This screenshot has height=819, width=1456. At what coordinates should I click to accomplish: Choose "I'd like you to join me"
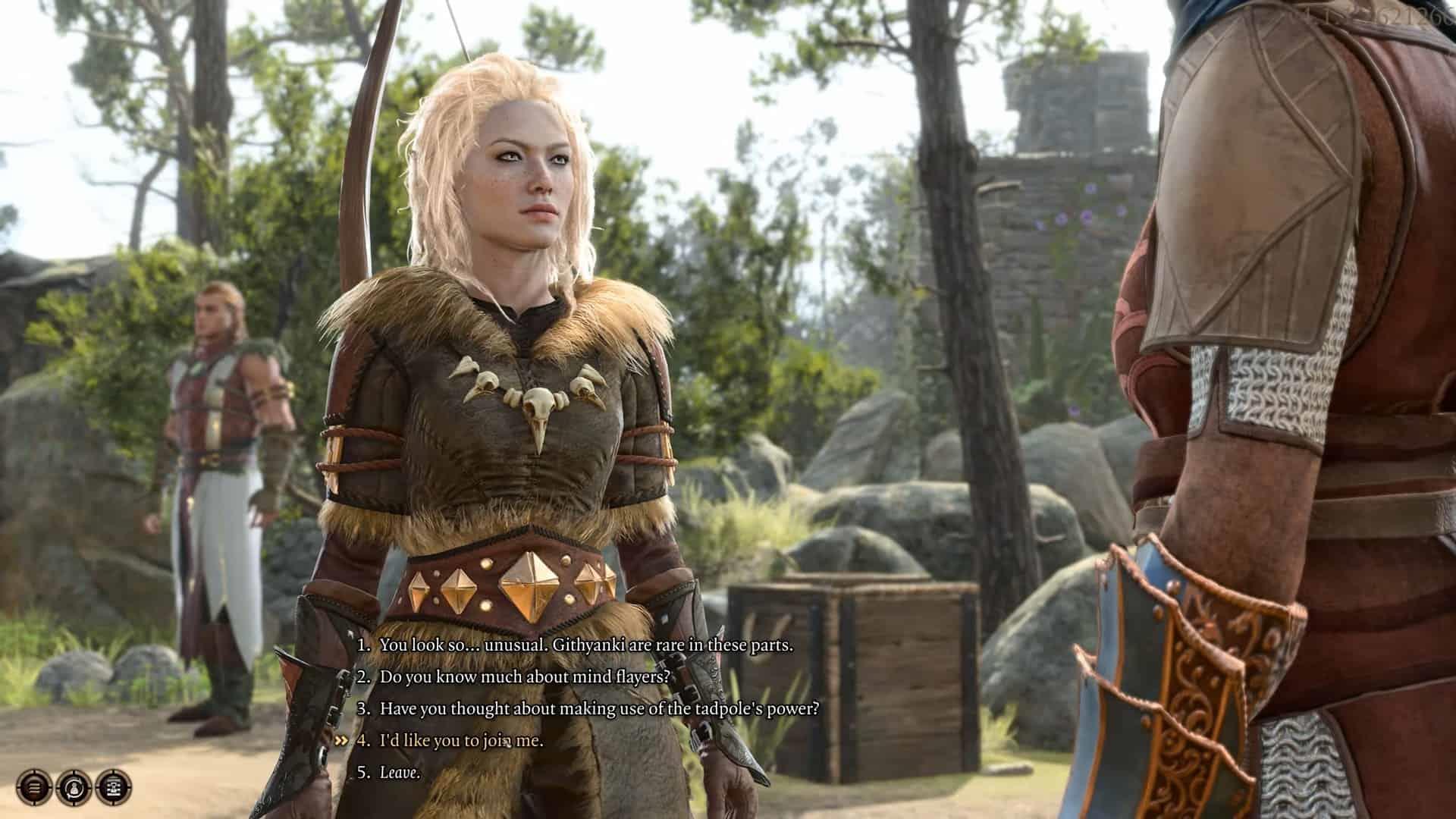(x=461, y=741)
